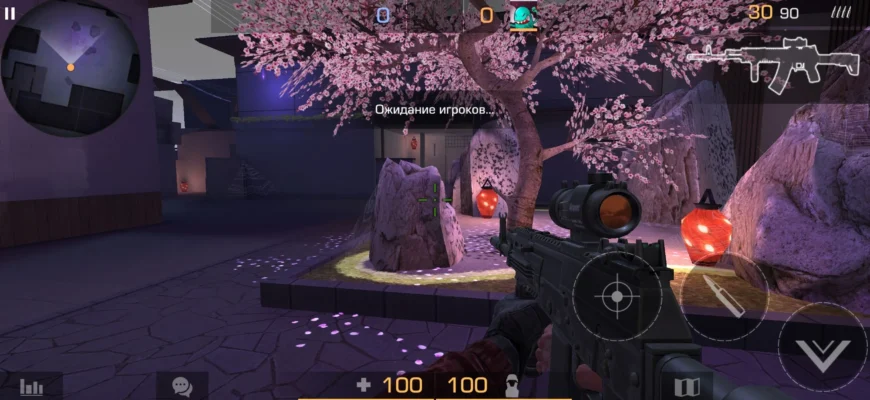Tap the bullet reload button

724,297
